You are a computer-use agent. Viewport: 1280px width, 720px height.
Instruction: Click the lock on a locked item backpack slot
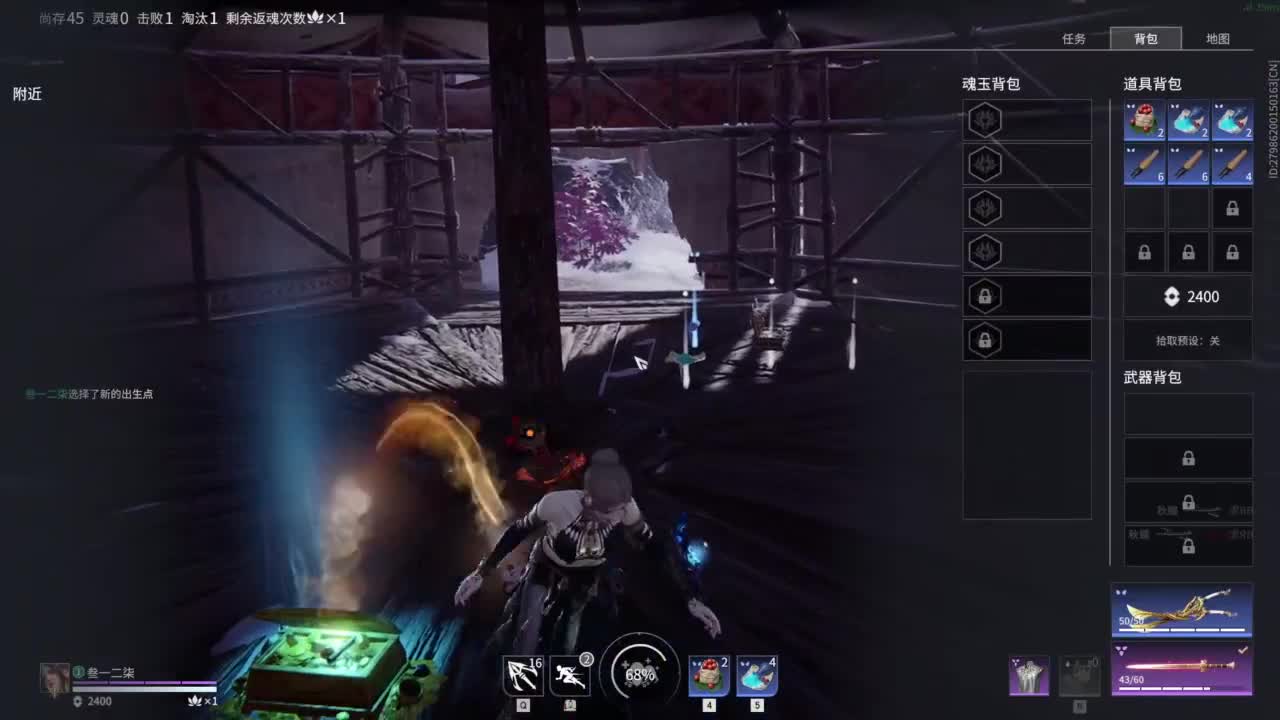click(x=1233, y=207)
